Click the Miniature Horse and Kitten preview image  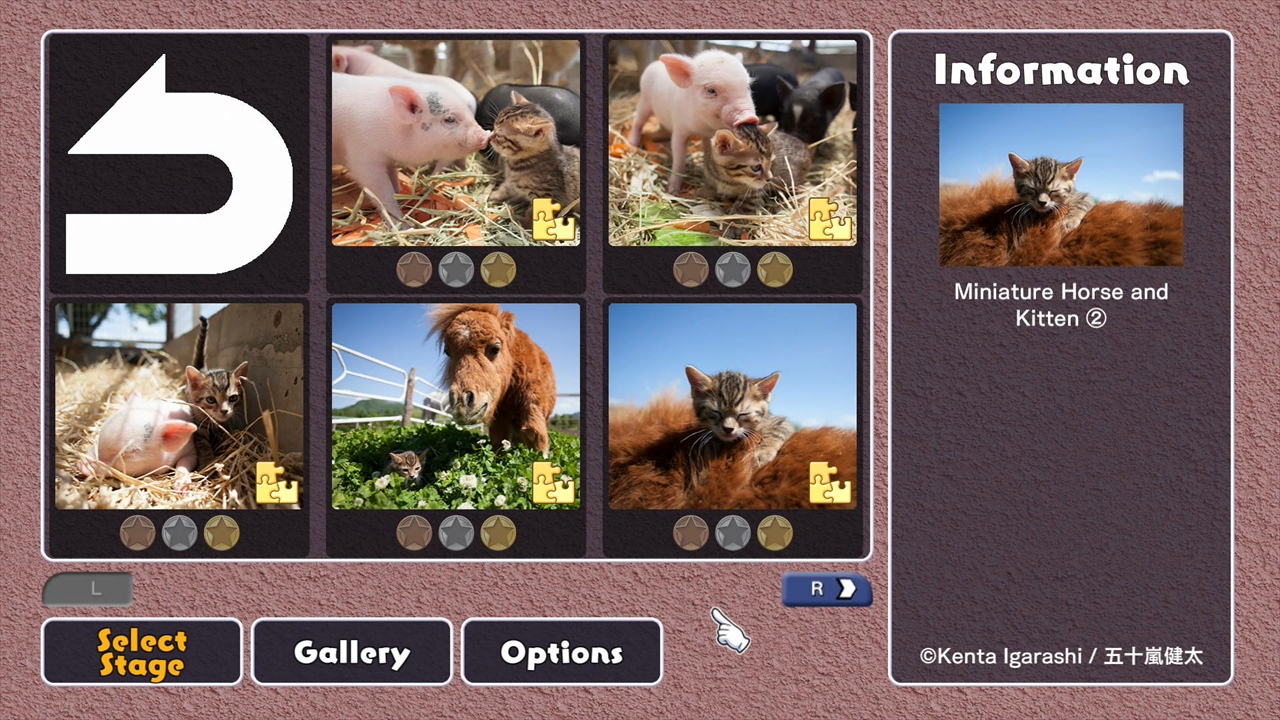[1060, 184]
